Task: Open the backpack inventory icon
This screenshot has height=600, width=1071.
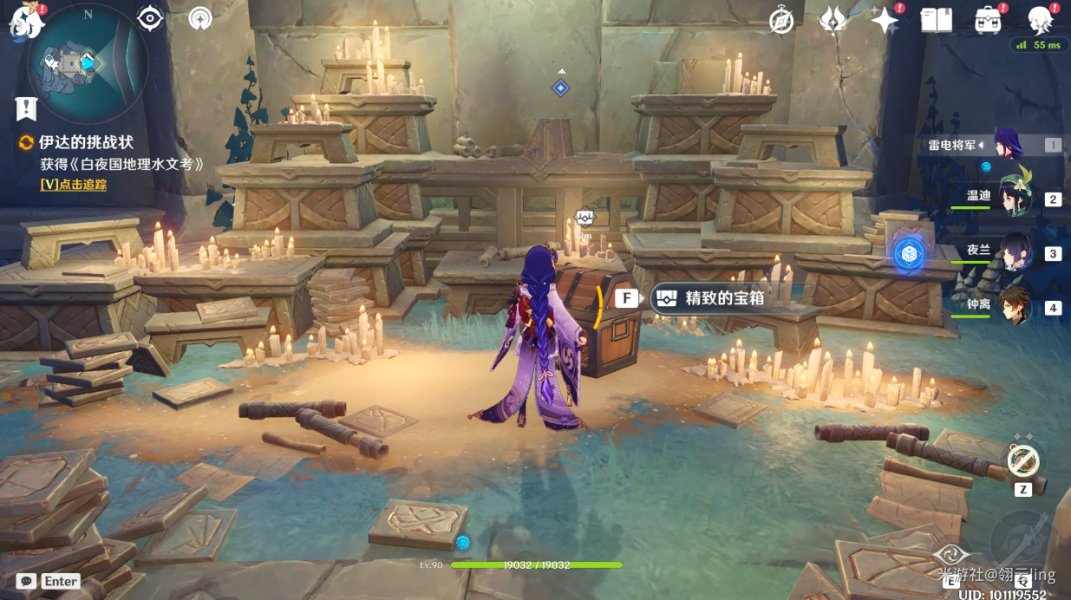Action: point(988,20)
